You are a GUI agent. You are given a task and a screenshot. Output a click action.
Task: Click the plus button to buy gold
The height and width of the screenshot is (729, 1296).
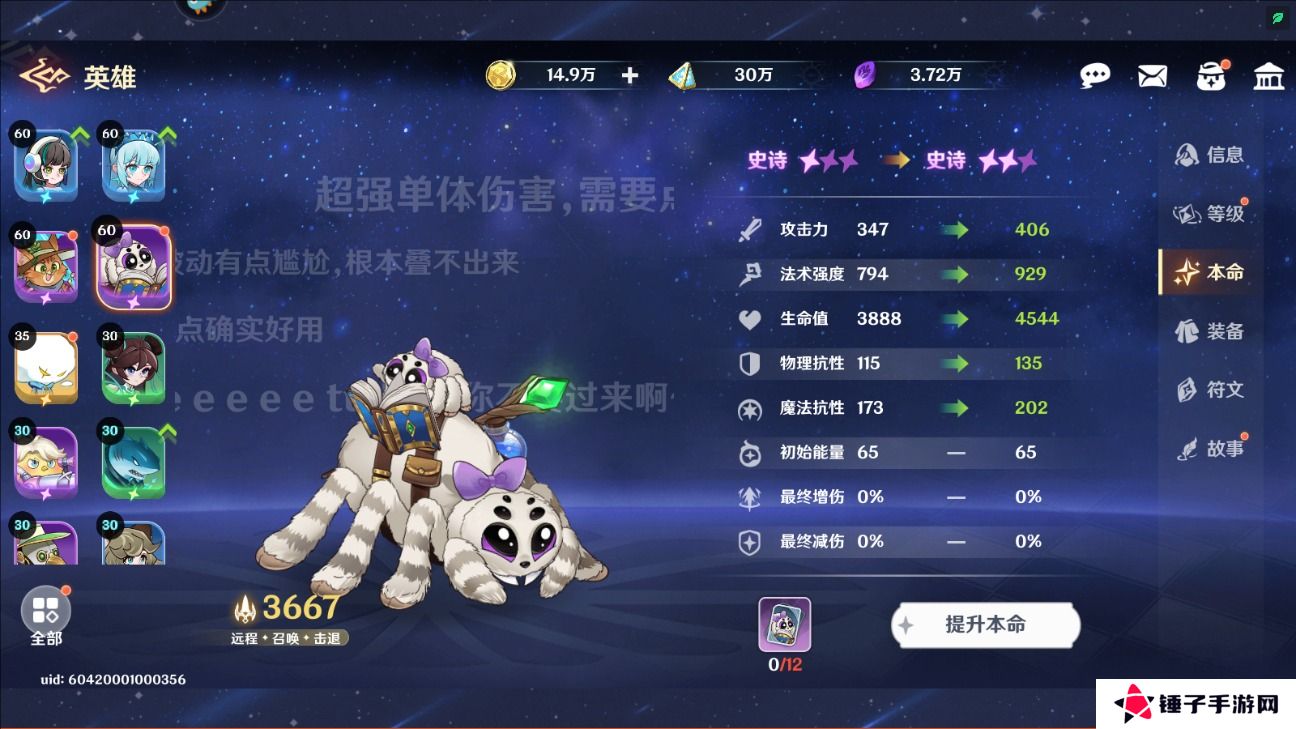(x=630, y=74)
